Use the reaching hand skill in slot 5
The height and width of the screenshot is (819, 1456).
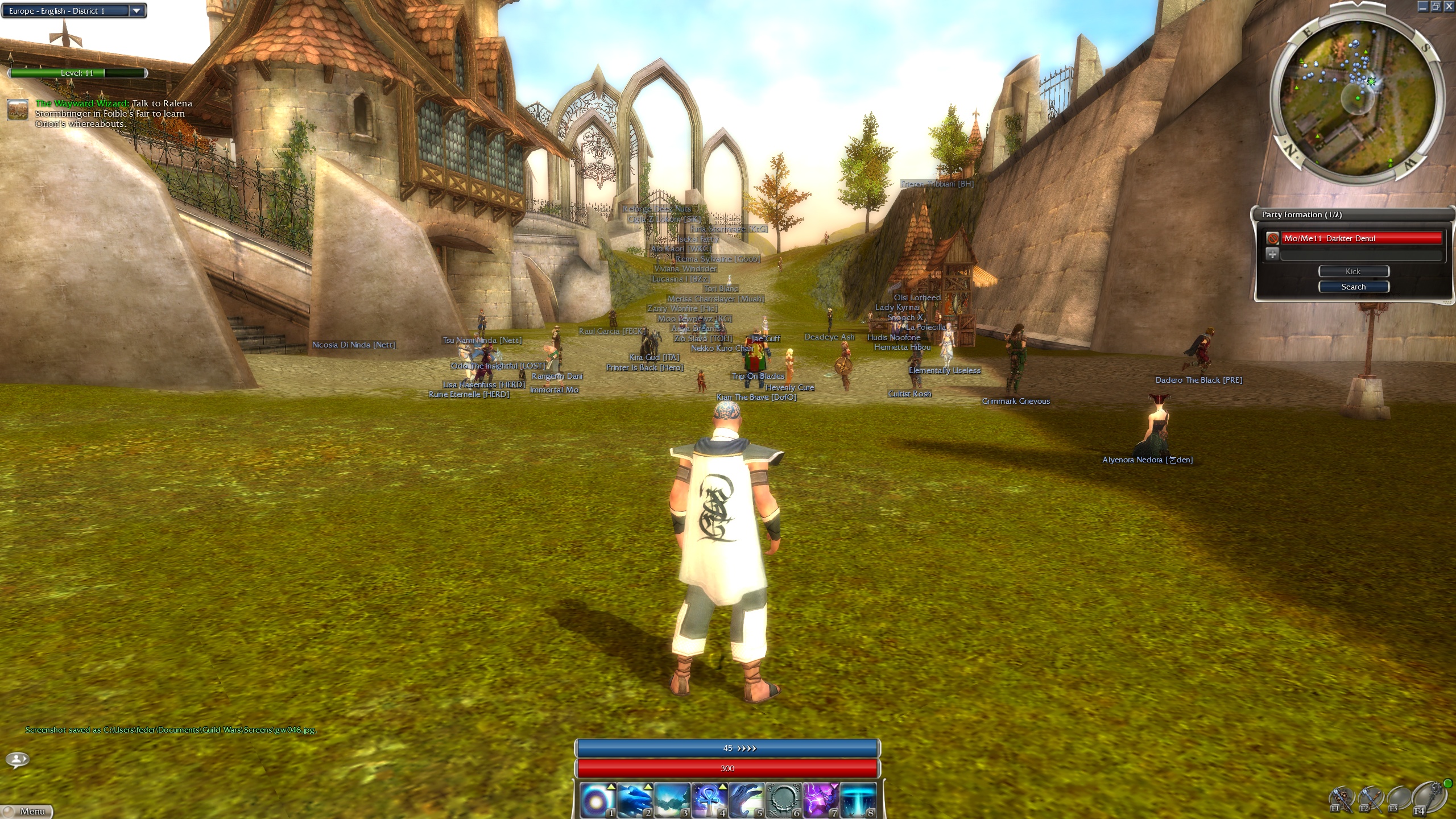click(x=746, y=800)
